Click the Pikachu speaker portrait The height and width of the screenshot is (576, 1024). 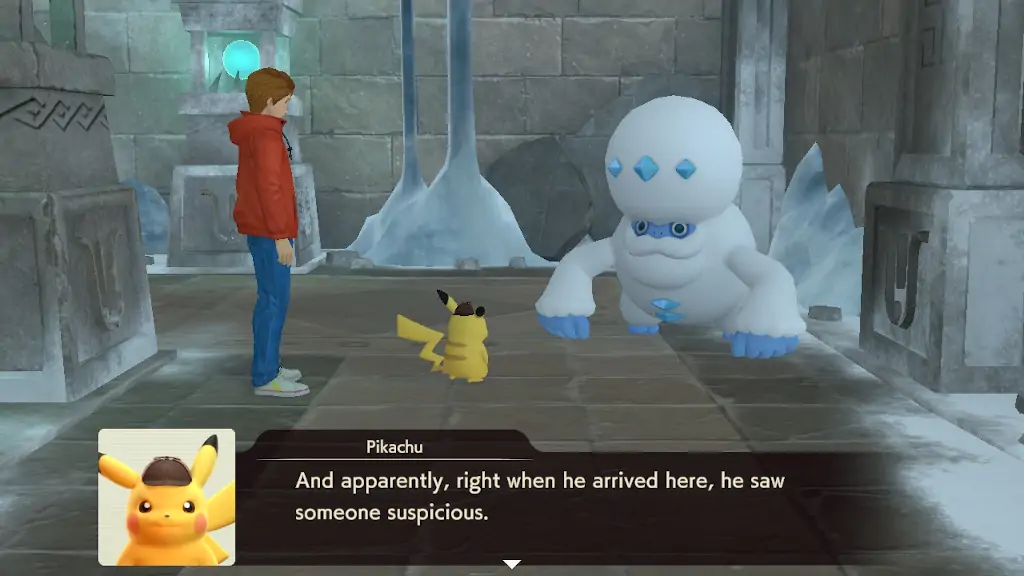pos(166,497)
